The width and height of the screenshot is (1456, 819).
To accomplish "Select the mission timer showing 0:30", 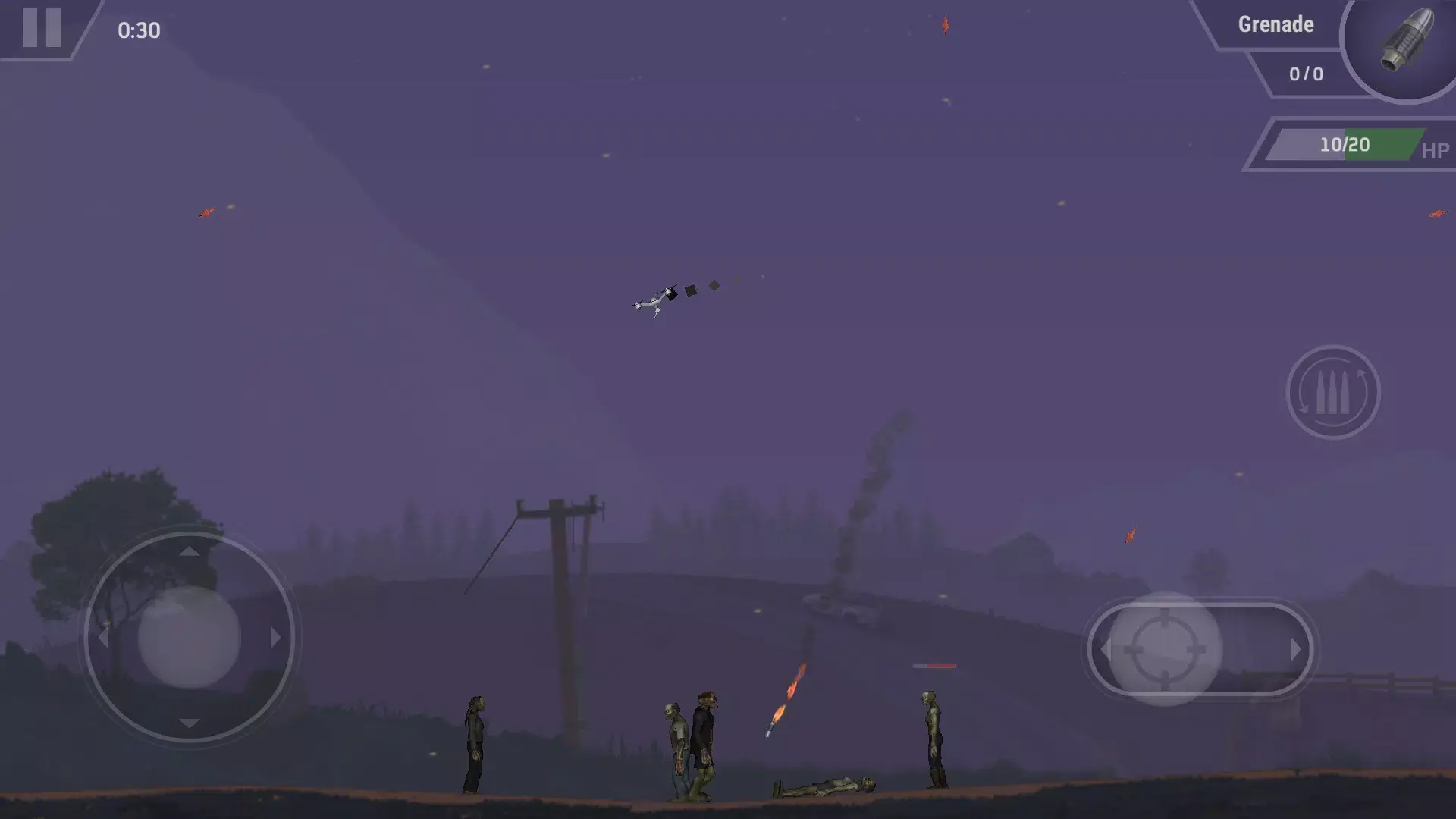I will 139,32.
